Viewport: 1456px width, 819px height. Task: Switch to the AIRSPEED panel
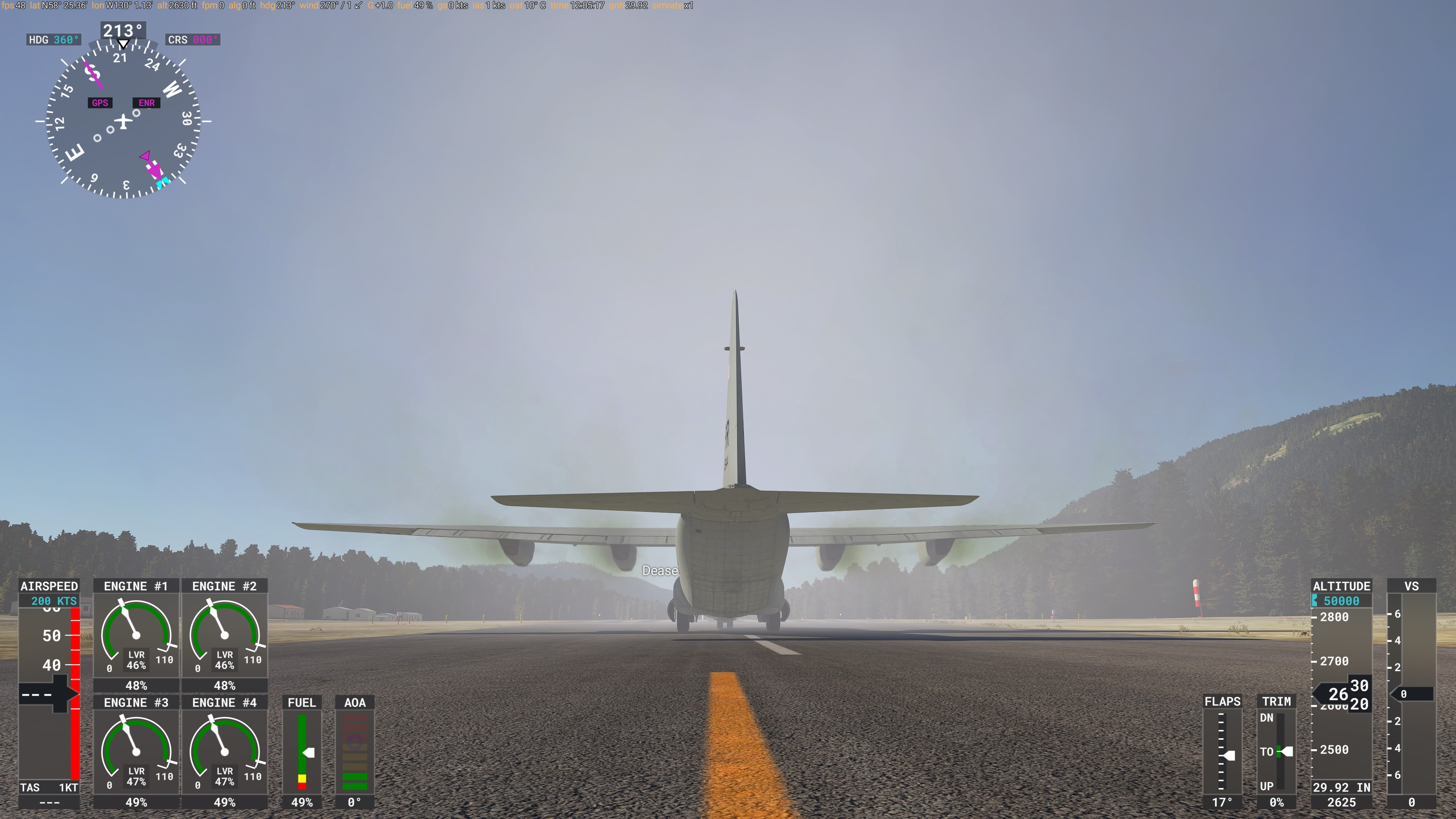[49, 586]
